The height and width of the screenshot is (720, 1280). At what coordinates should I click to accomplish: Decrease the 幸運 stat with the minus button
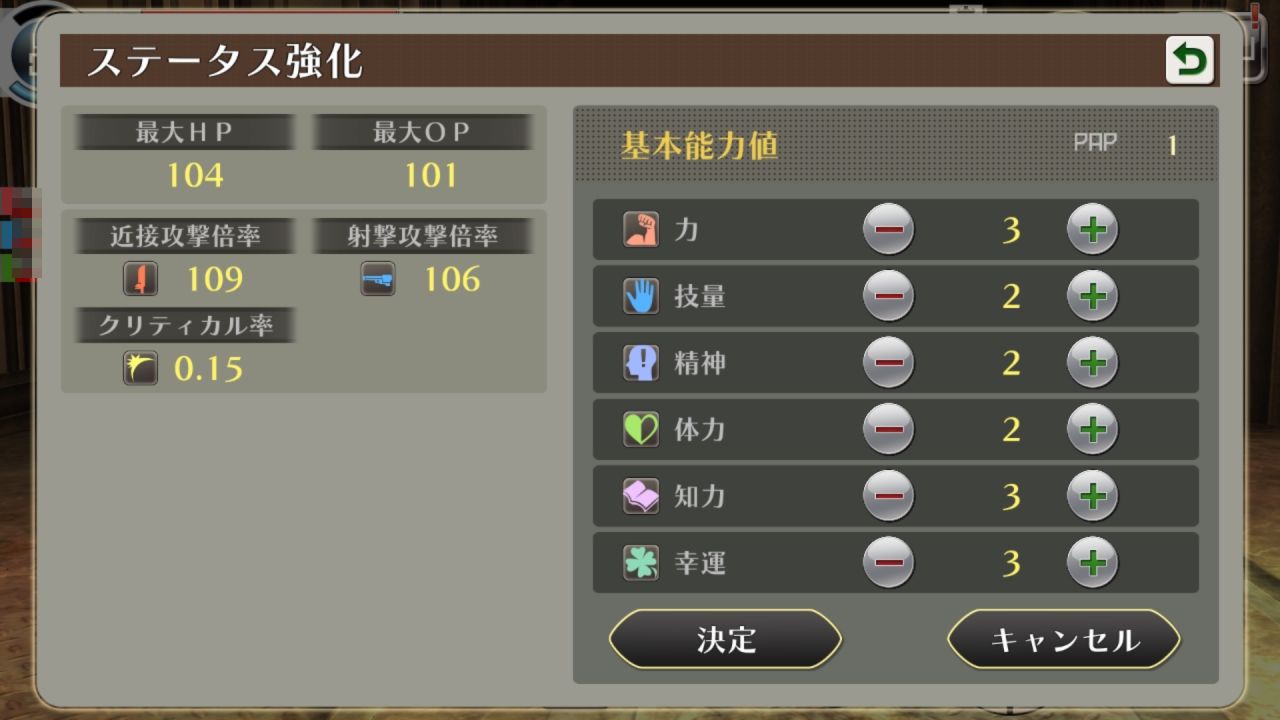(889, 563)
